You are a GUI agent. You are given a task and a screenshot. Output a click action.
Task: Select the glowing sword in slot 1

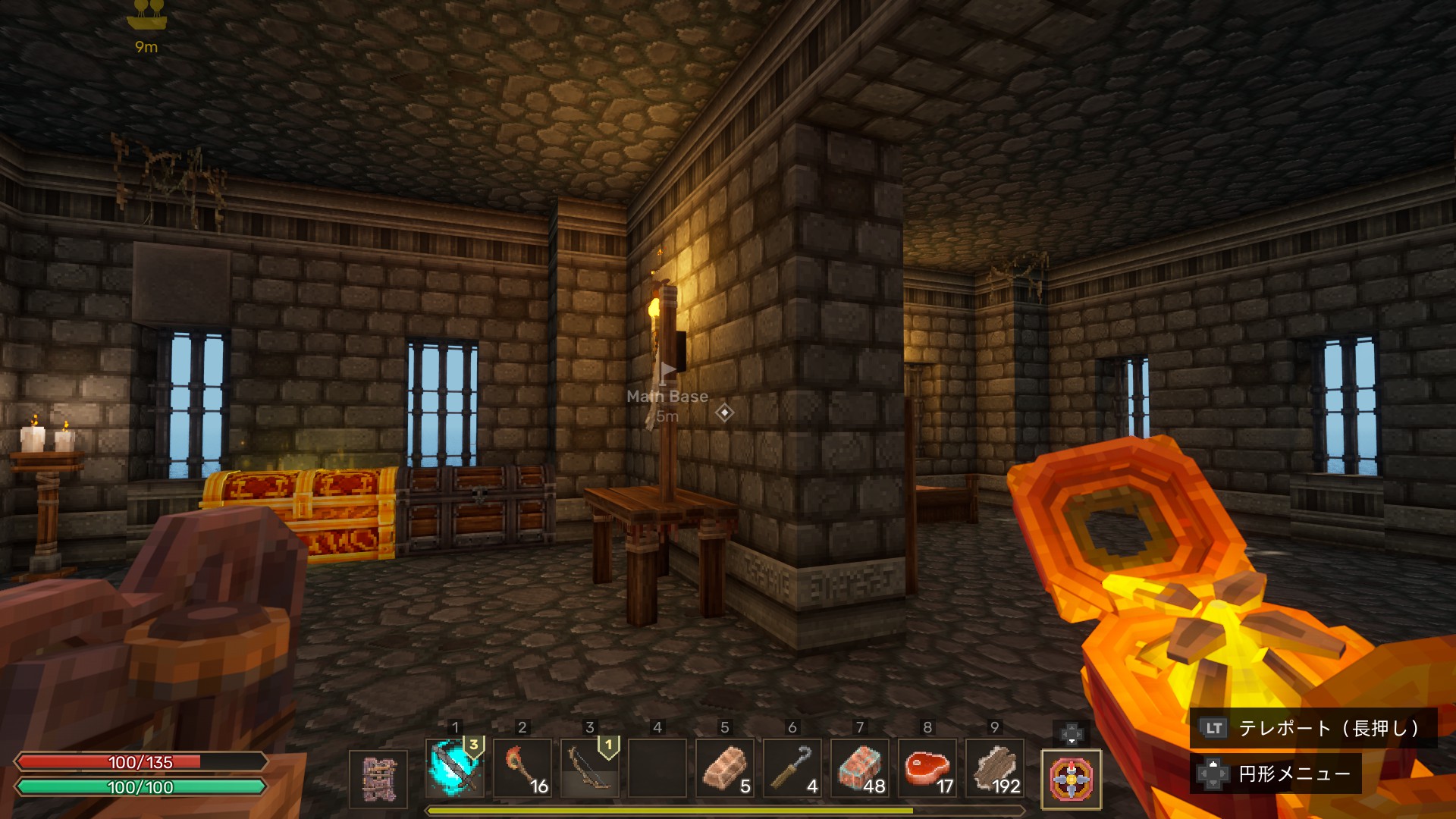click(454, 768)
